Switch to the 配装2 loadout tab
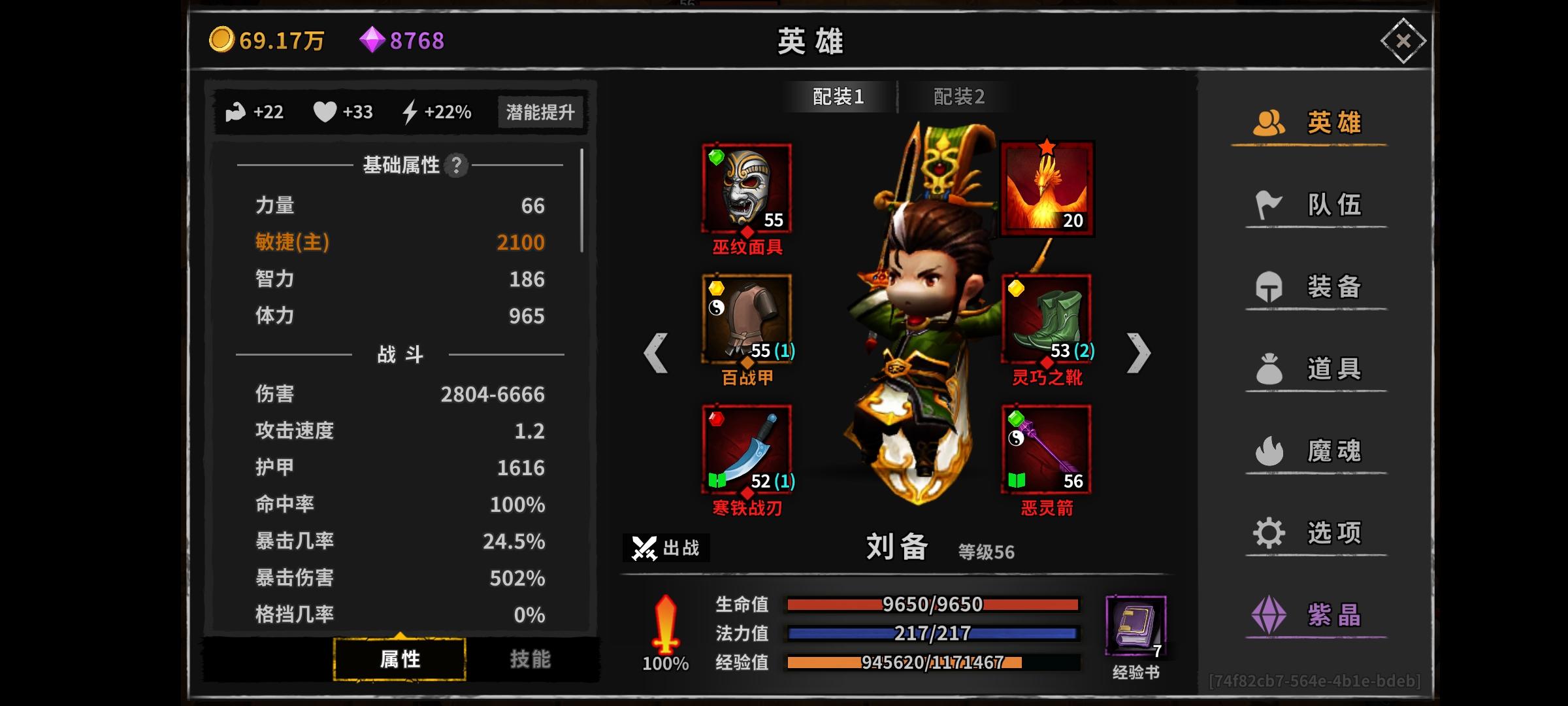 tap(960, 95)
